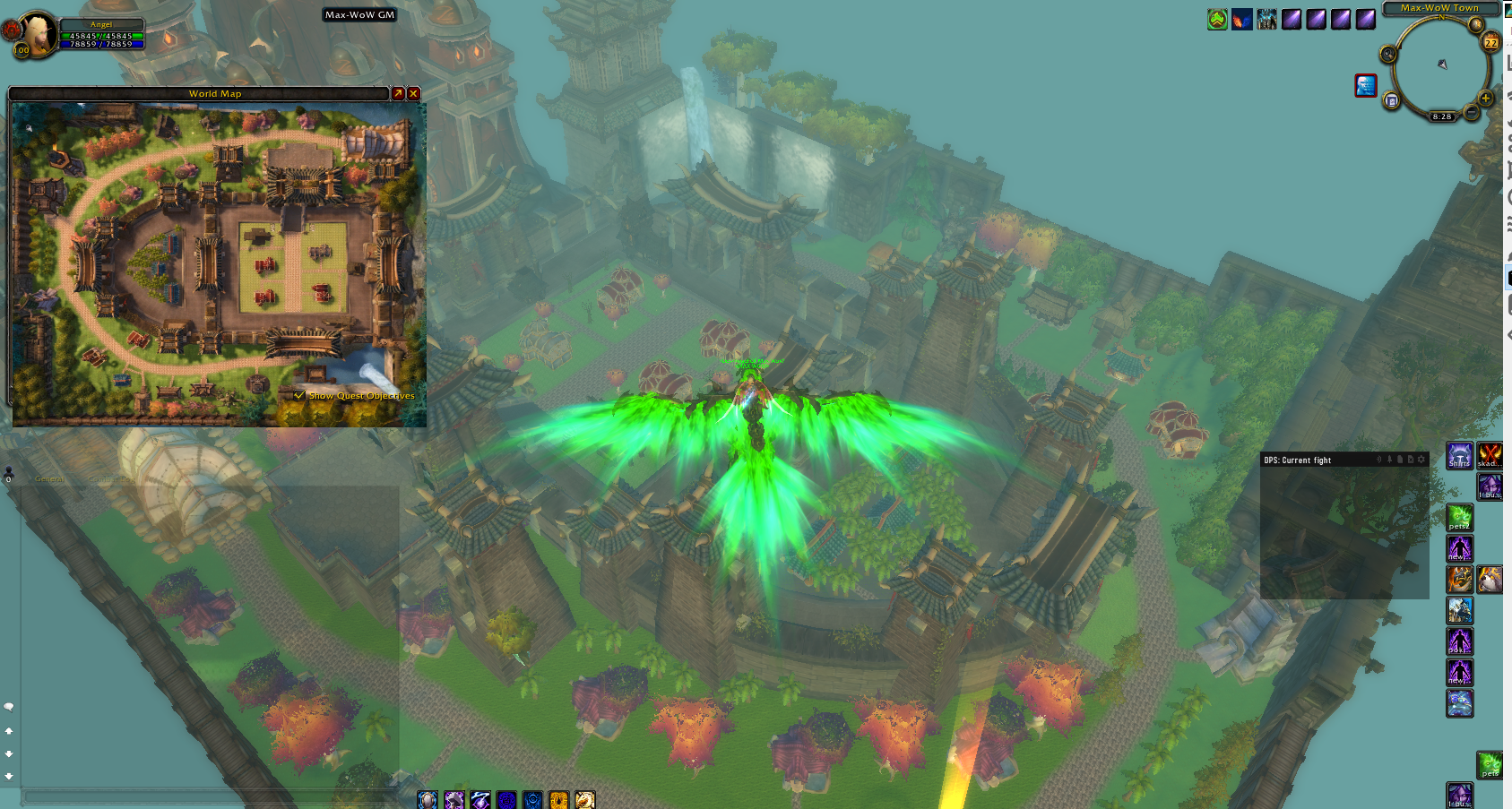
Task: Activate the pets2 macro icon
Action: point(1459,517)
